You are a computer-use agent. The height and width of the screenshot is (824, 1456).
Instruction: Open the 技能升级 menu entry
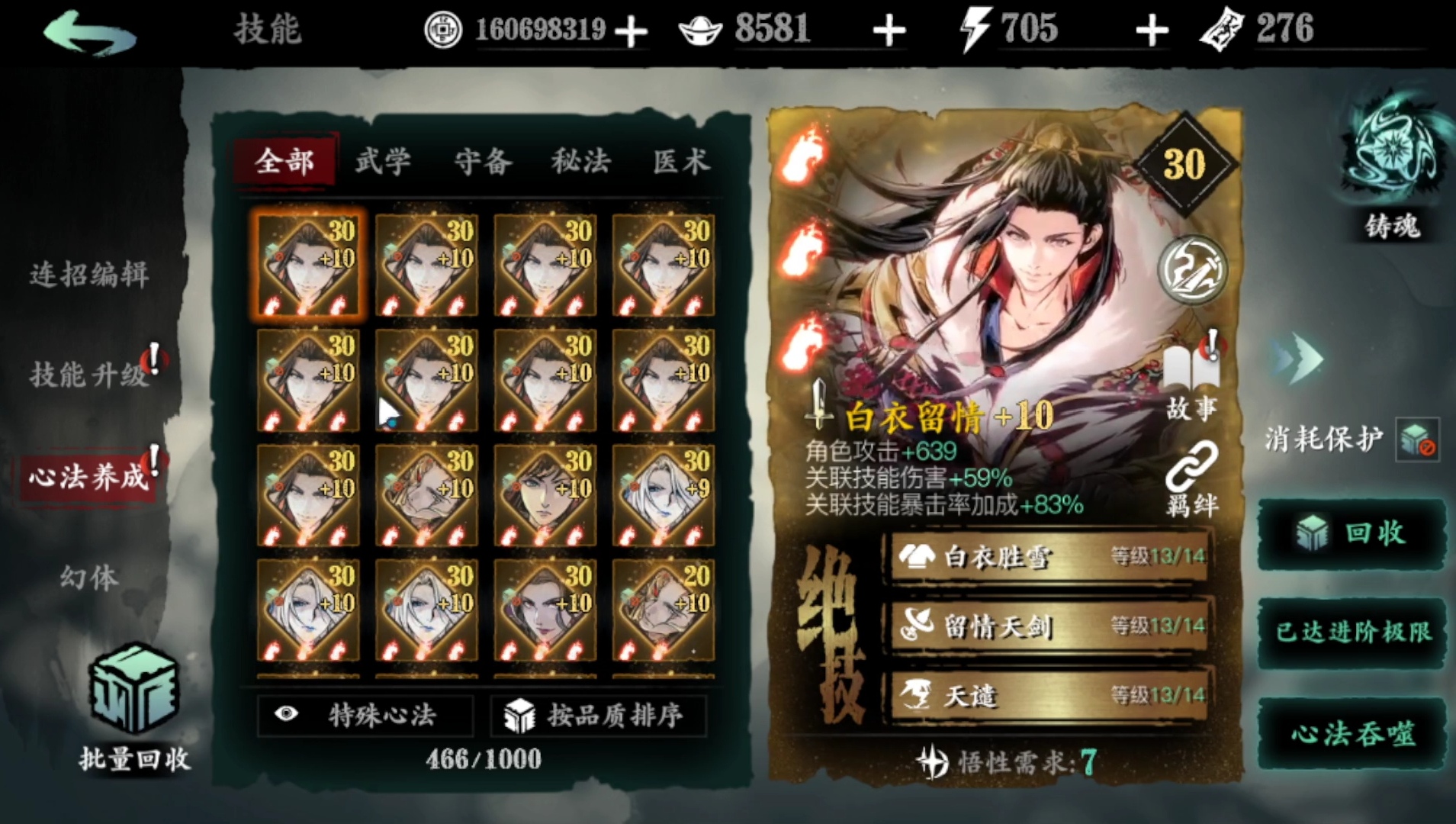[x=89, y=375]
